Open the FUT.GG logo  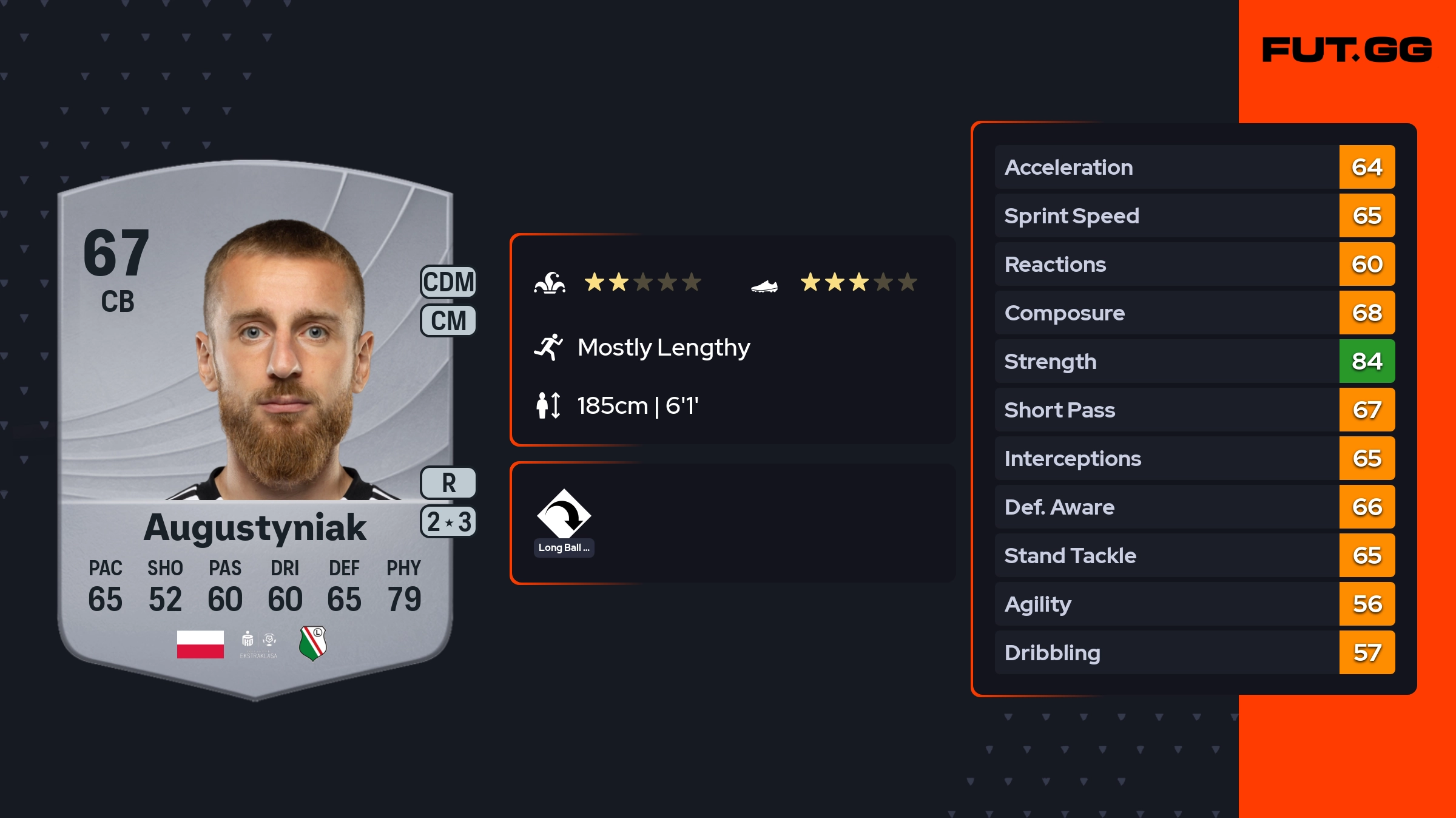coord(1347,50)
